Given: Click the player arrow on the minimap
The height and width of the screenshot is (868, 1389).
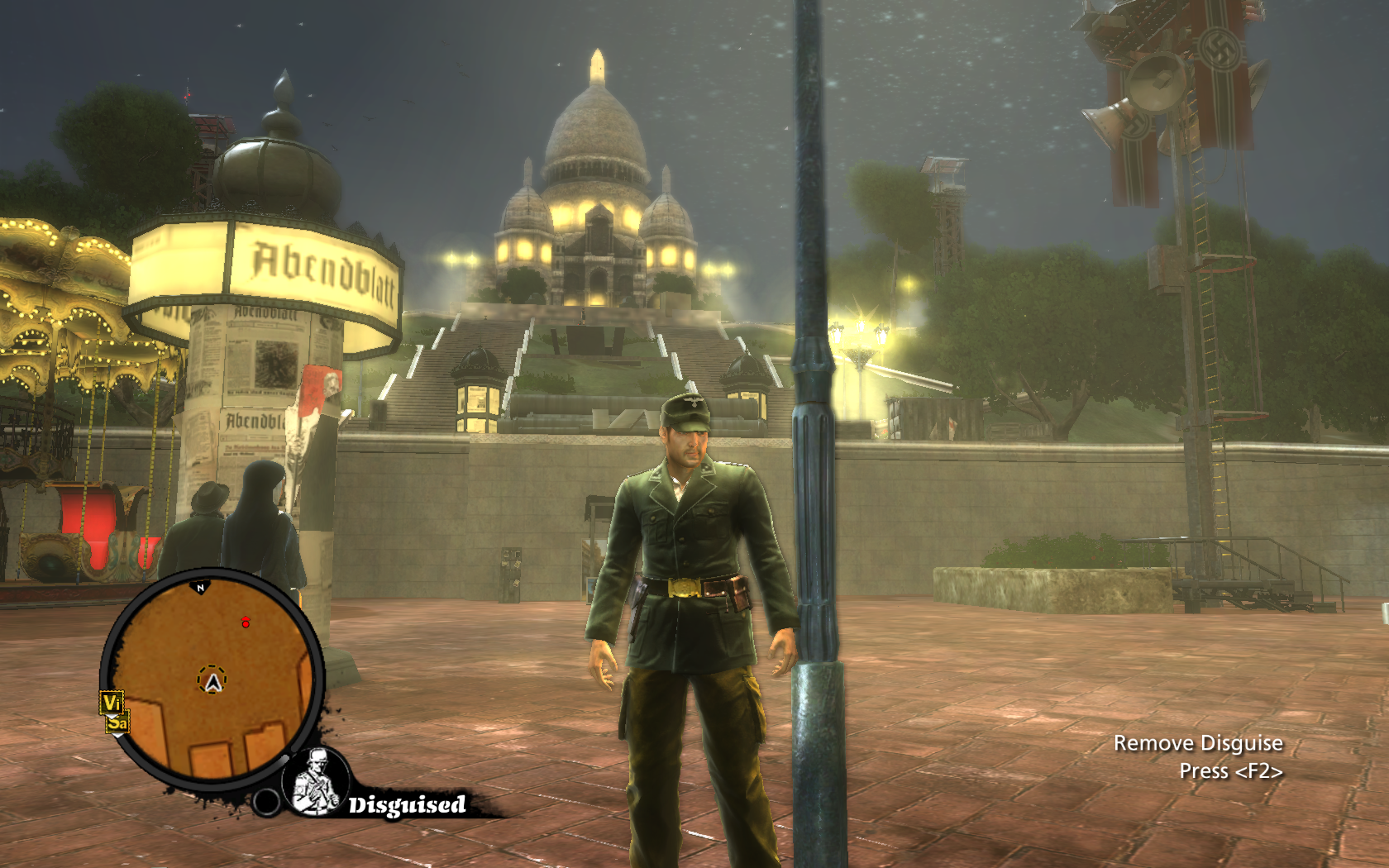Looking at the screenshot, I should [x=213, y=682].
